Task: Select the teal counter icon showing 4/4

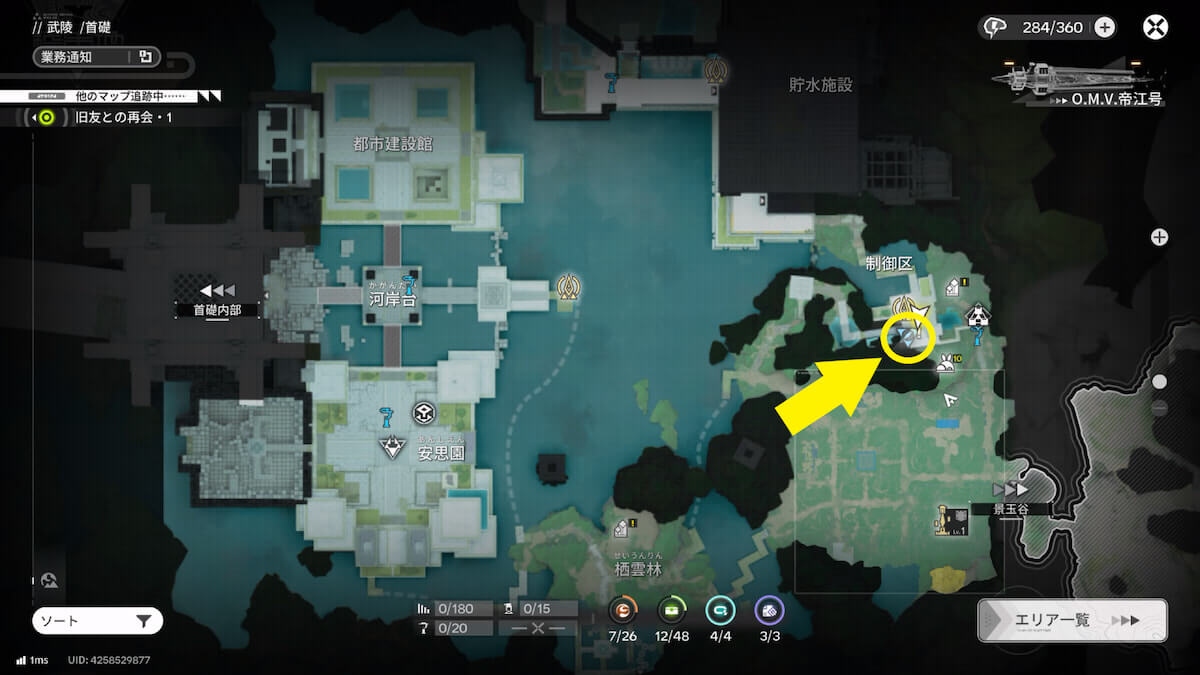Action: [719, 610]
